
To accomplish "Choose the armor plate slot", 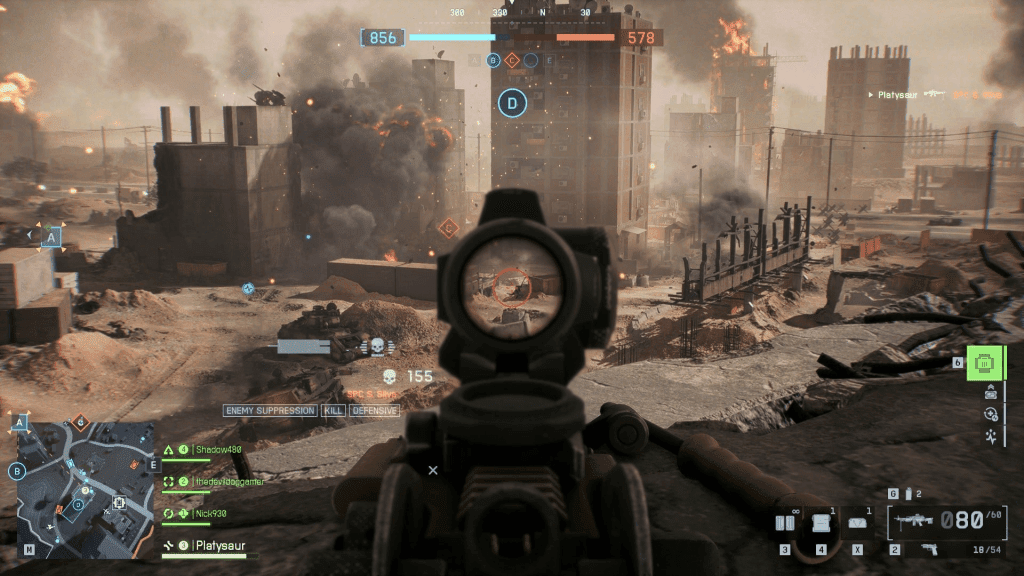I will 821,522.
